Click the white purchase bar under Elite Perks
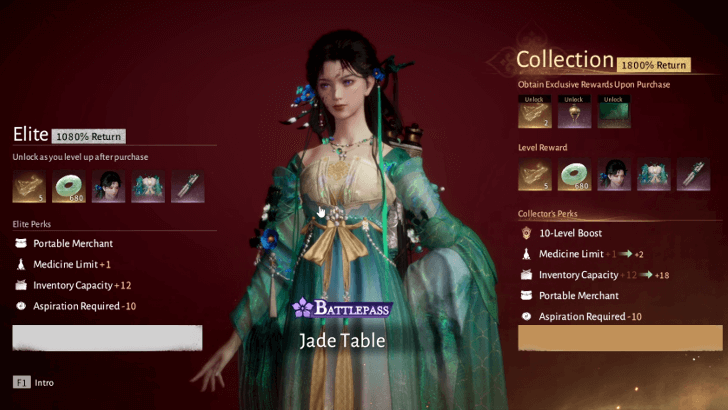Screen dimensions: 728x410 pyautogui.click(x=107, y=337)
